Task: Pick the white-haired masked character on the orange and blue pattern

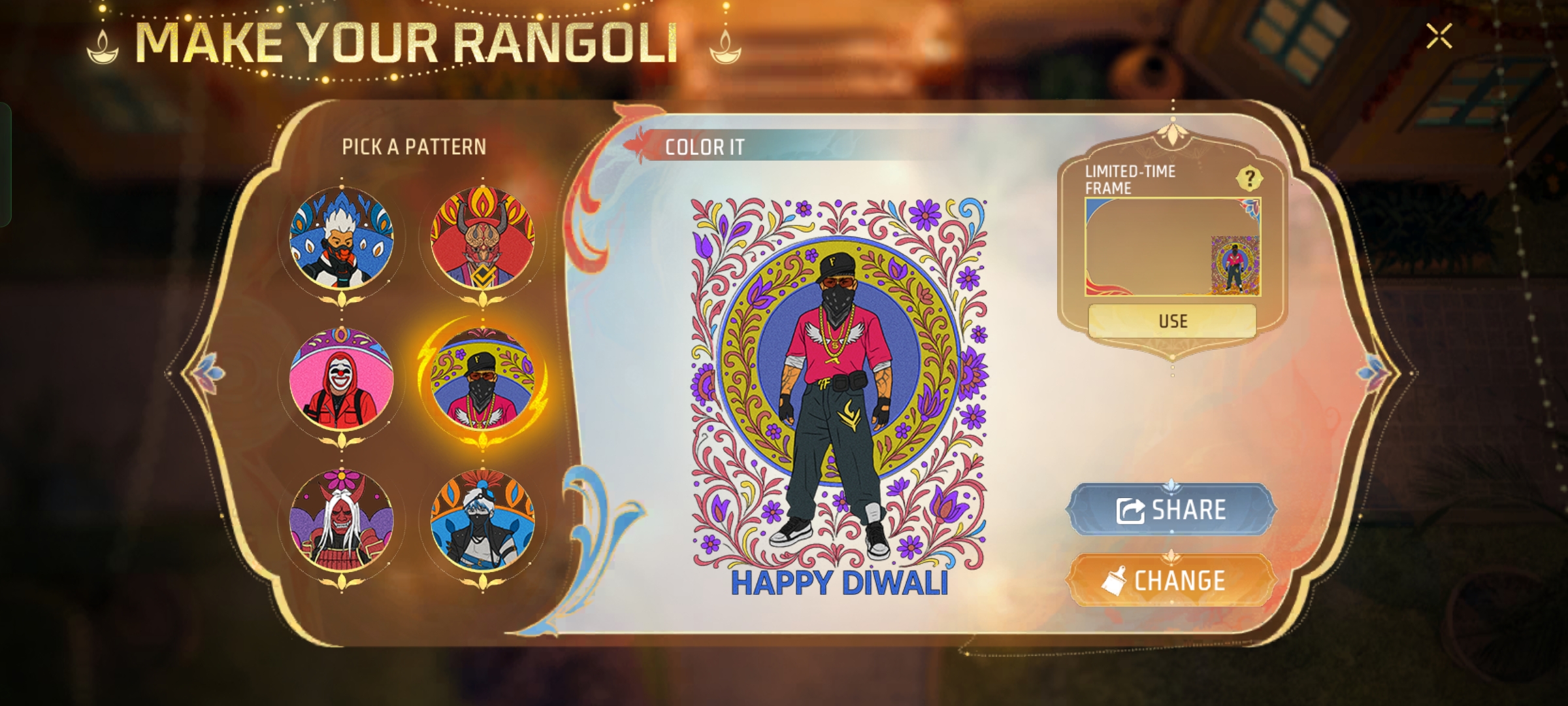Action: tap(483, 520)
